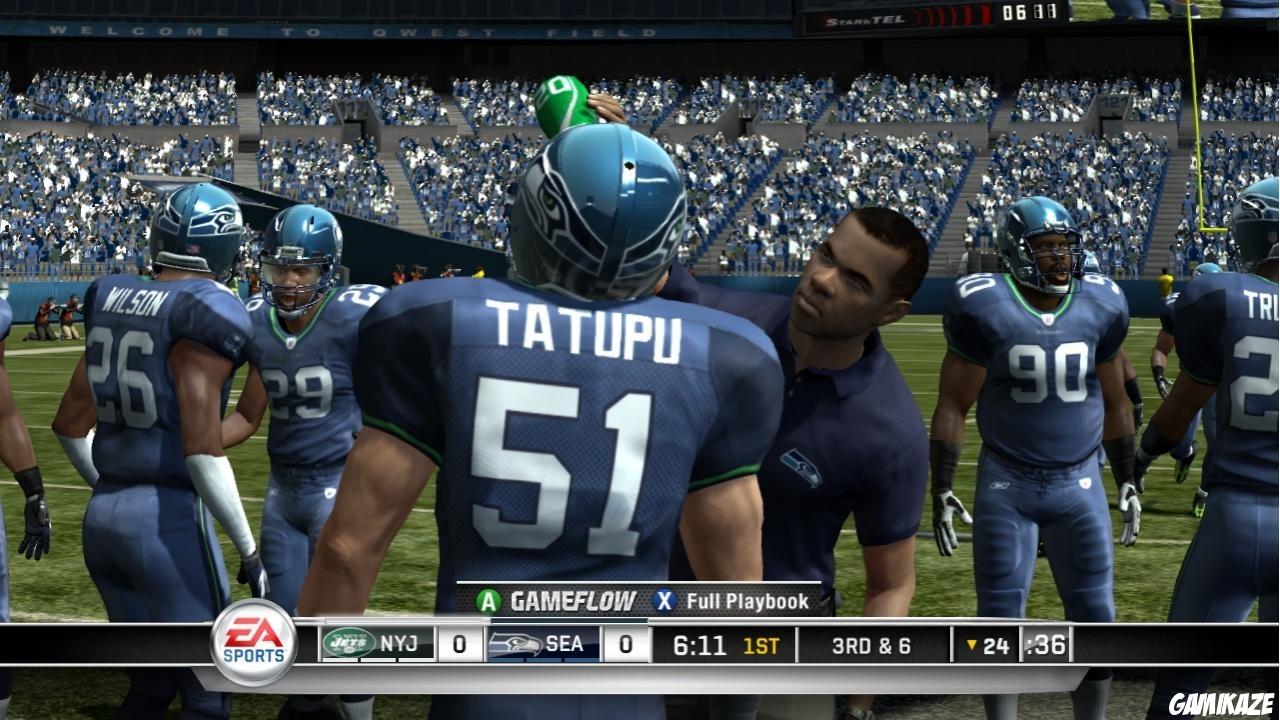Select the 6:11 game clock
The height and width of the screenshot is (720, 1280).
pos(702,644)
